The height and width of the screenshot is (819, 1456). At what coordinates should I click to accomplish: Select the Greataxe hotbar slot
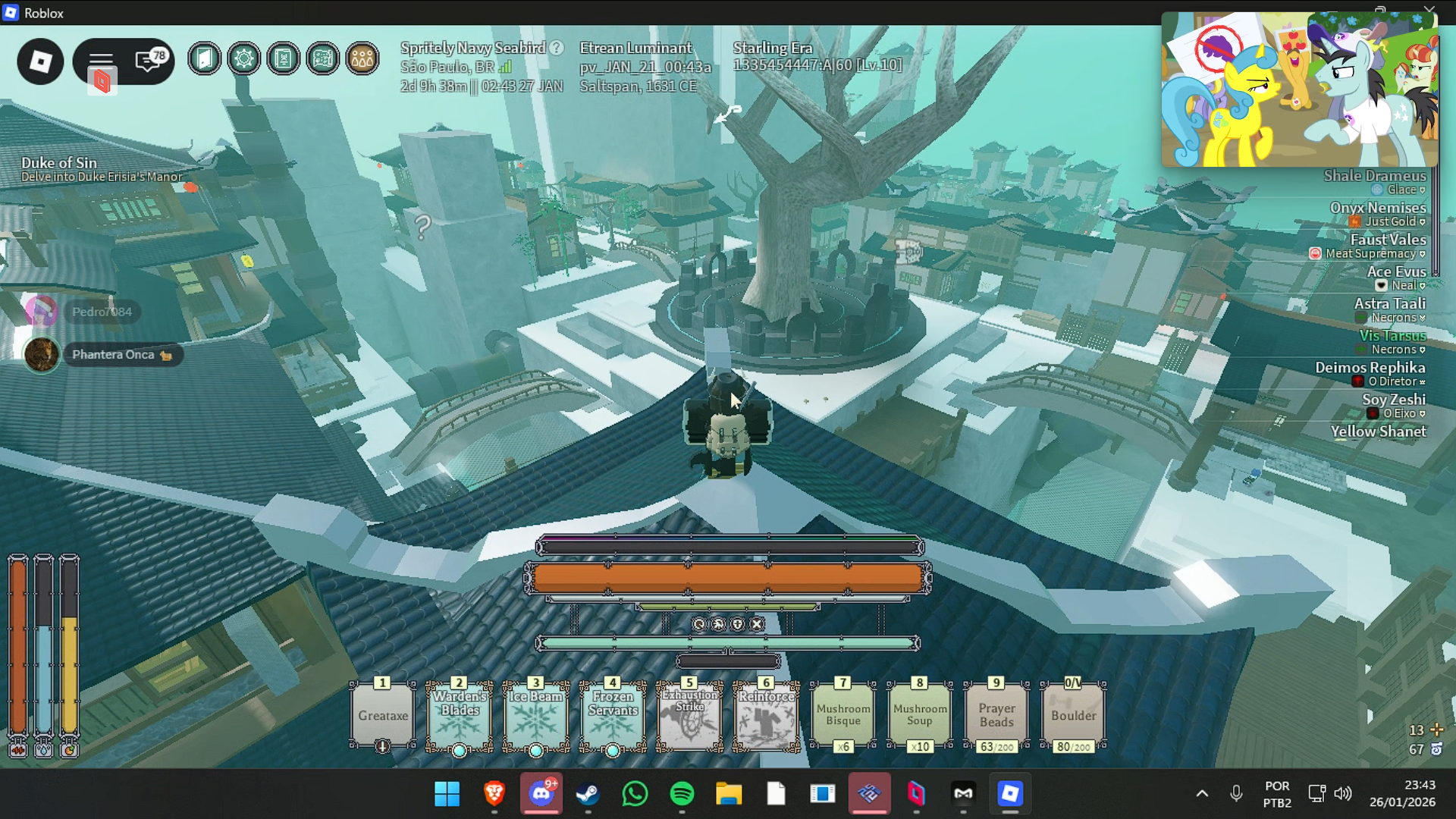click(x=383, y=715)
